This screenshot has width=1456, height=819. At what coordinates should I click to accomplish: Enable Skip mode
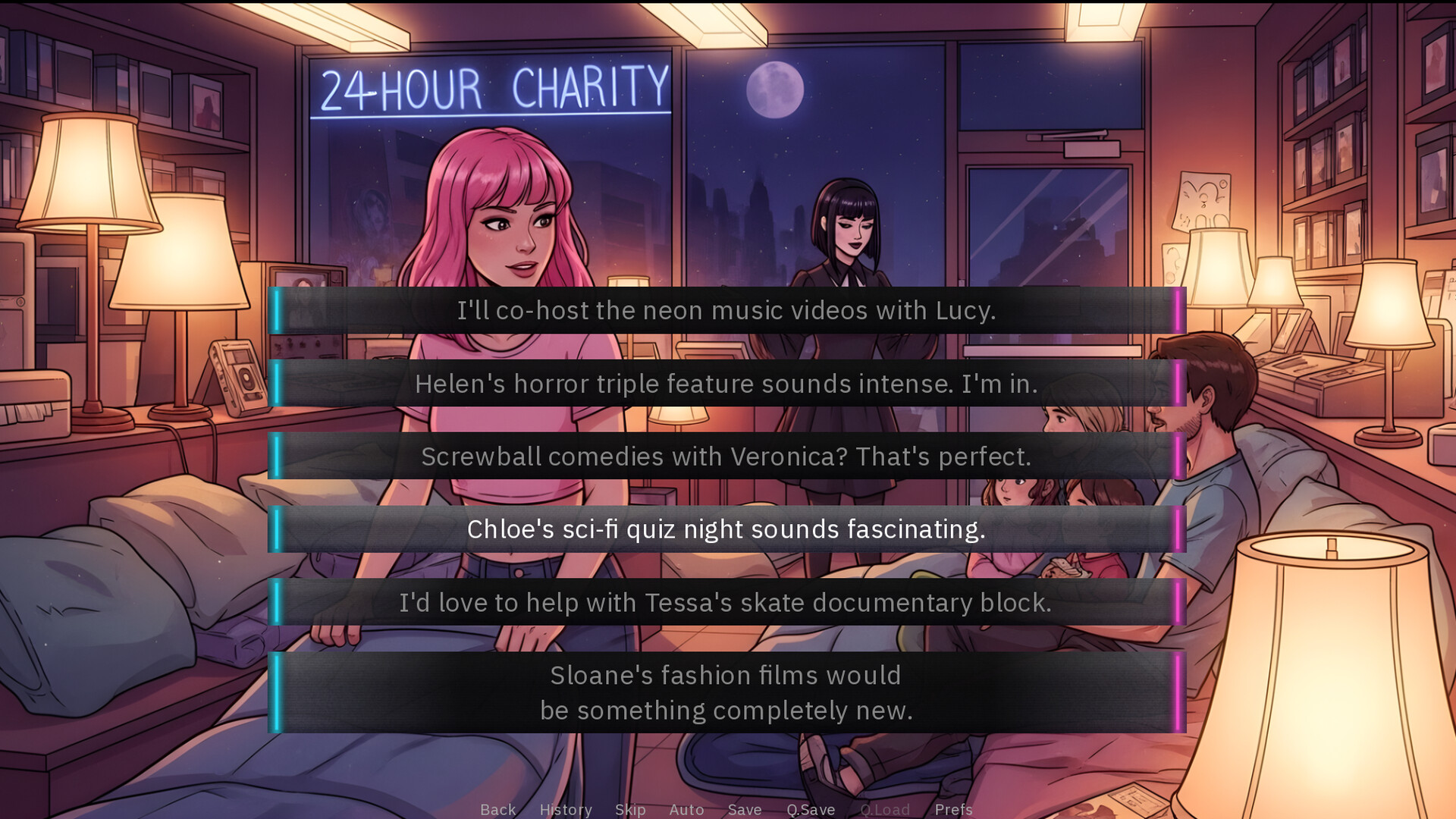pos(630,809)
